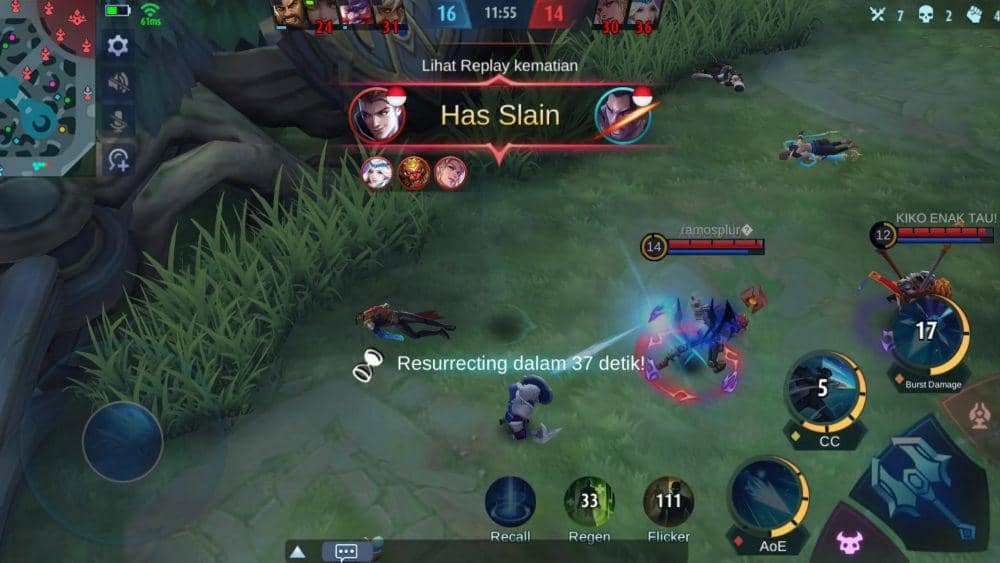Cast the Flicker battle spell

tap(668, 500)
